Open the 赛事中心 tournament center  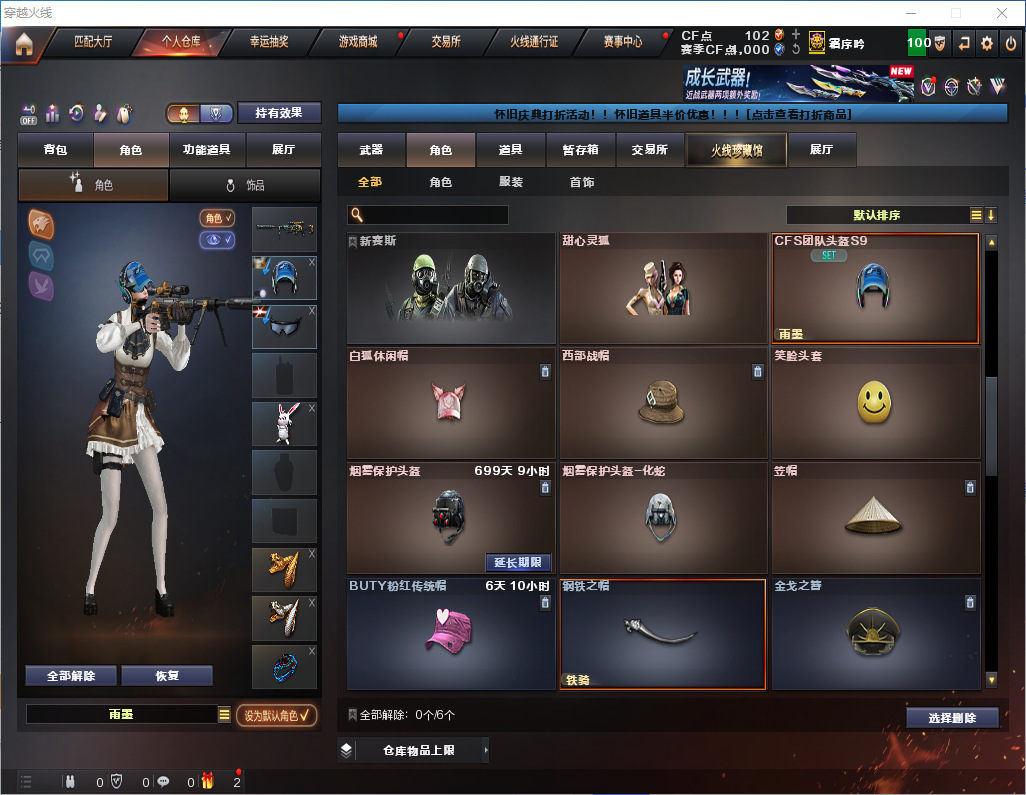tap(622, 42)
